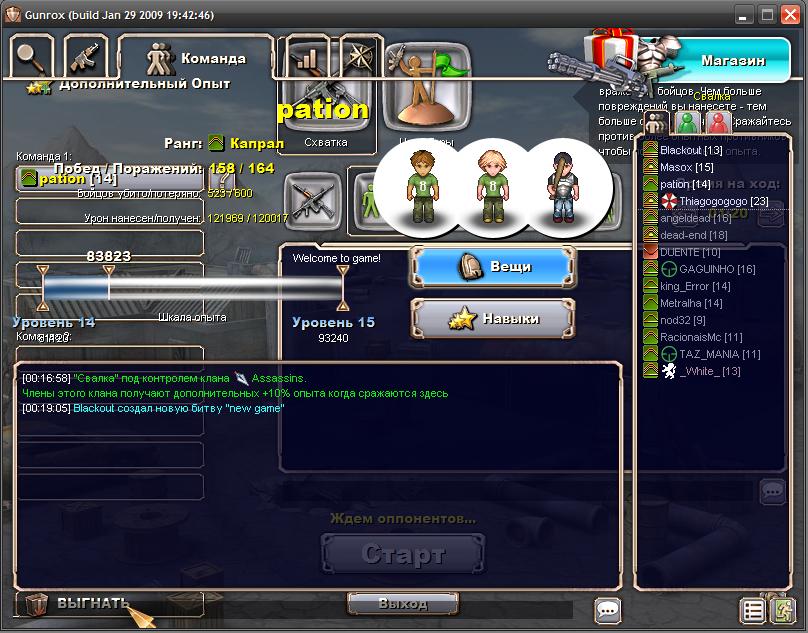Click the Выгнать kick button

[x=92, y=603]
